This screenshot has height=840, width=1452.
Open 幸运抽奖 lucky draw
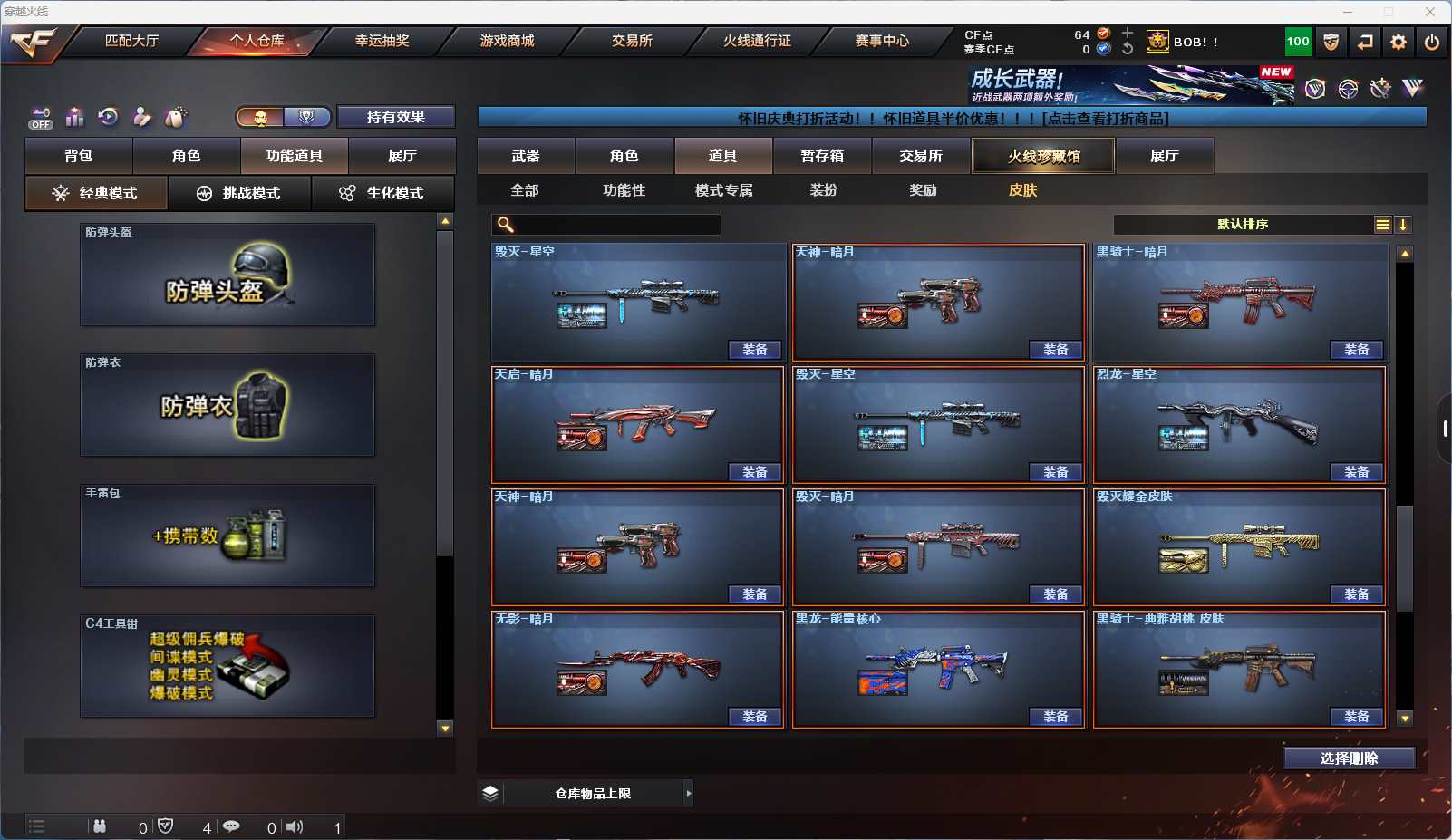382,41
